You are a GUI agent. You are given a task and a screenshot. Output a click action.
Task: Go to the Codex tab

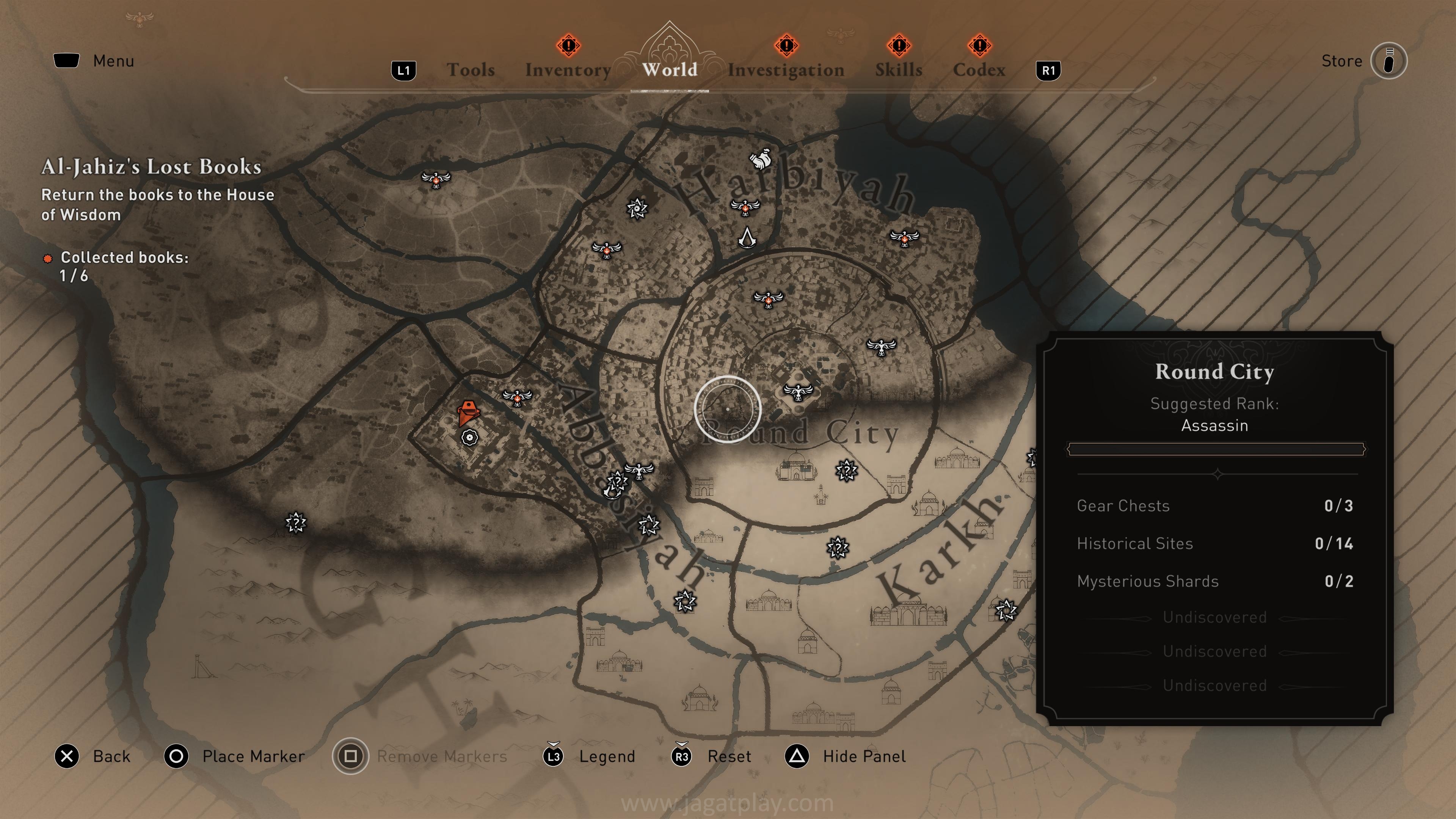[x=979, y=69]
